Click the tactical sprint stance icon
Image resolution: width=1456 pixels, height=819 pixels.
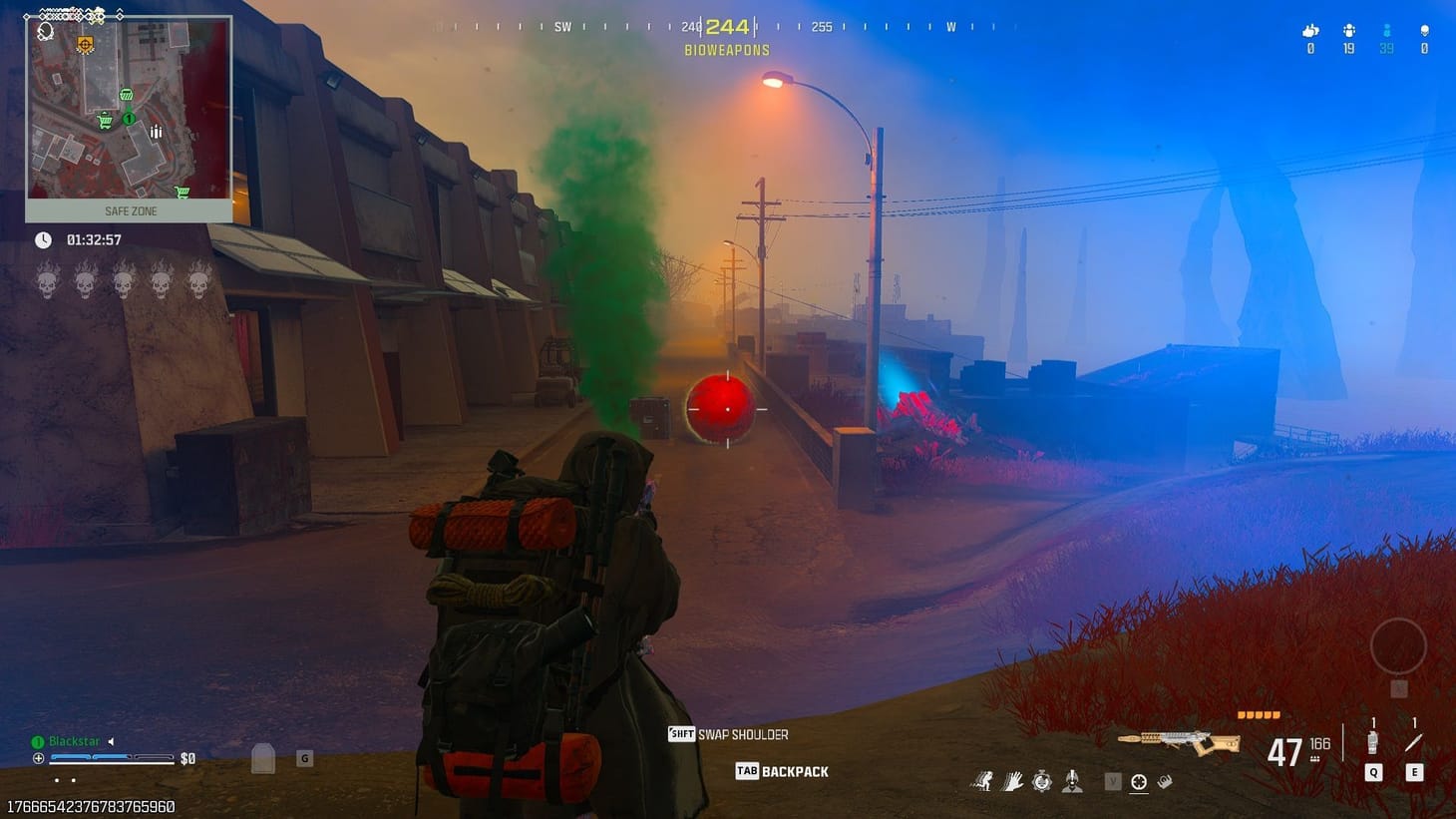click(985, 780)
